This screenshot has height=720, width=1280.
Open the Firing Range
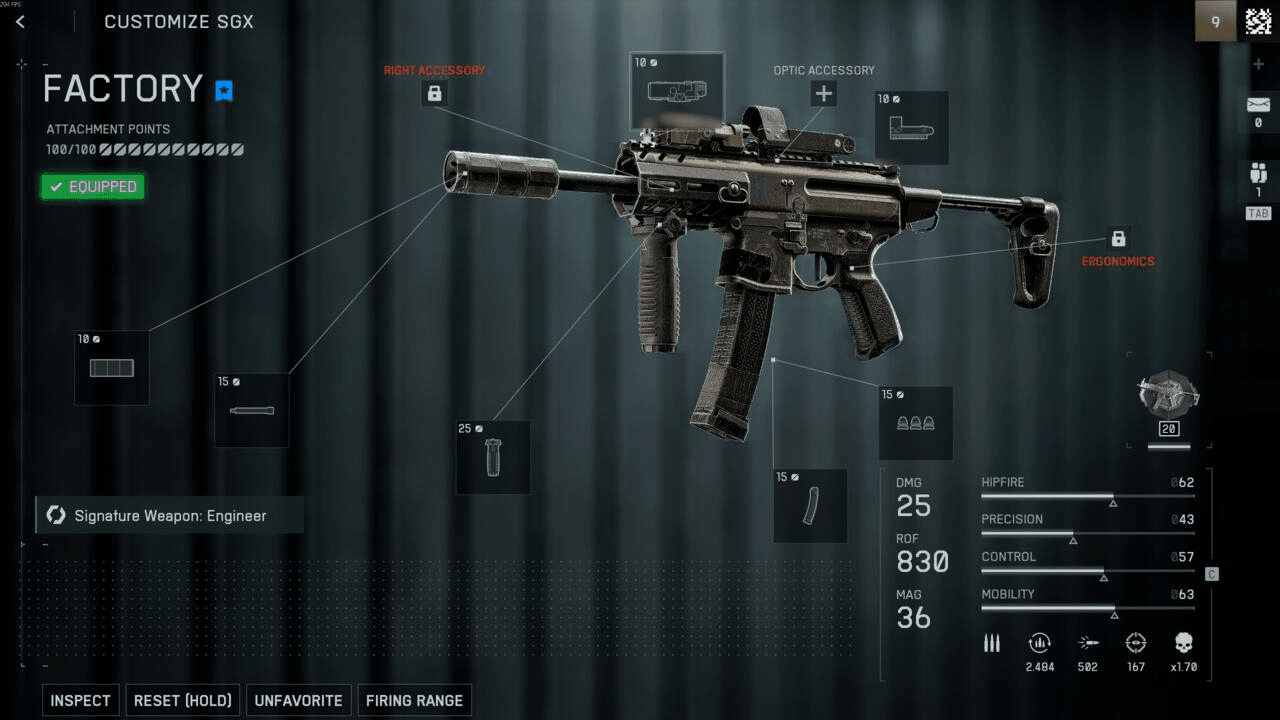point(414,700)
